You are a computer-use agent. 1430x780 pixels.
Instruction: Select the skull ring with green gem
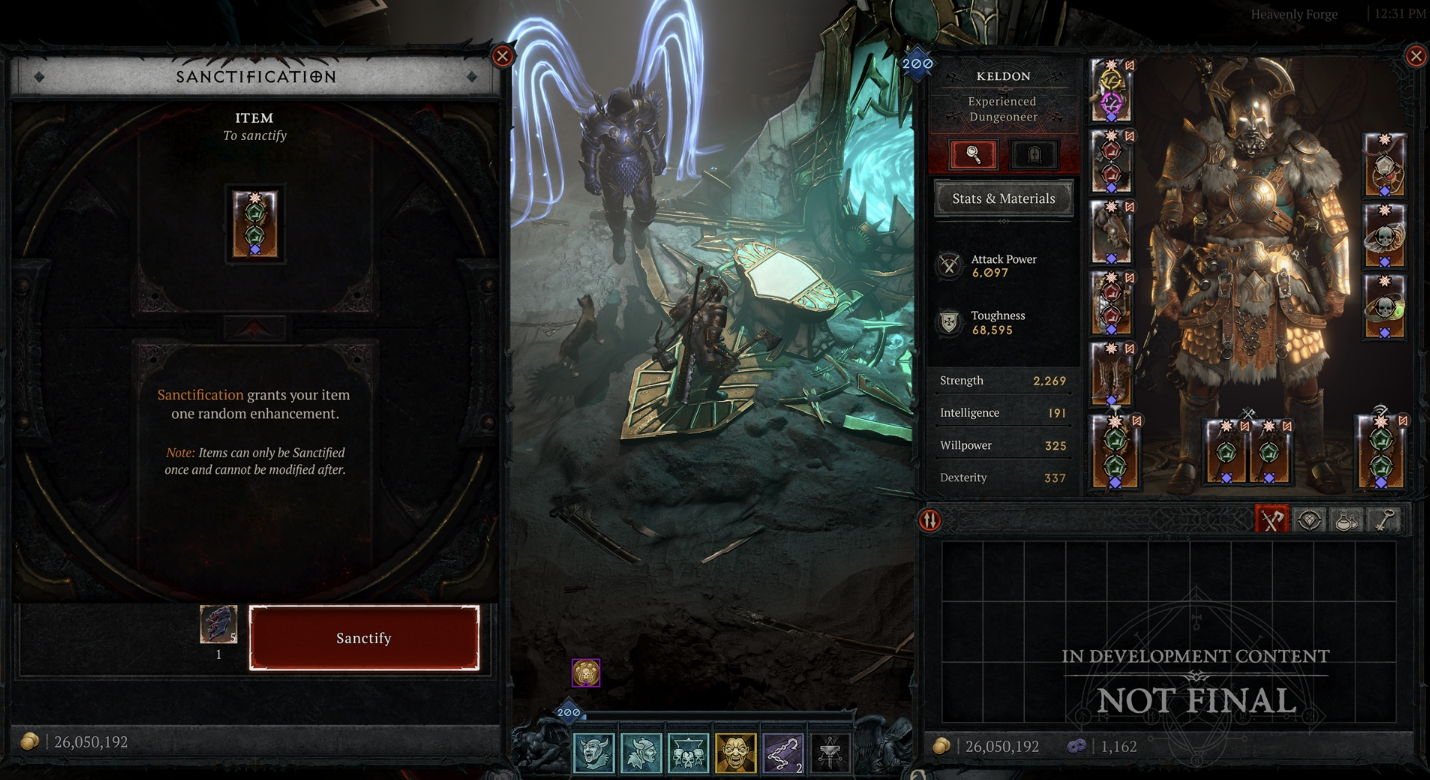pos(1384,306)
